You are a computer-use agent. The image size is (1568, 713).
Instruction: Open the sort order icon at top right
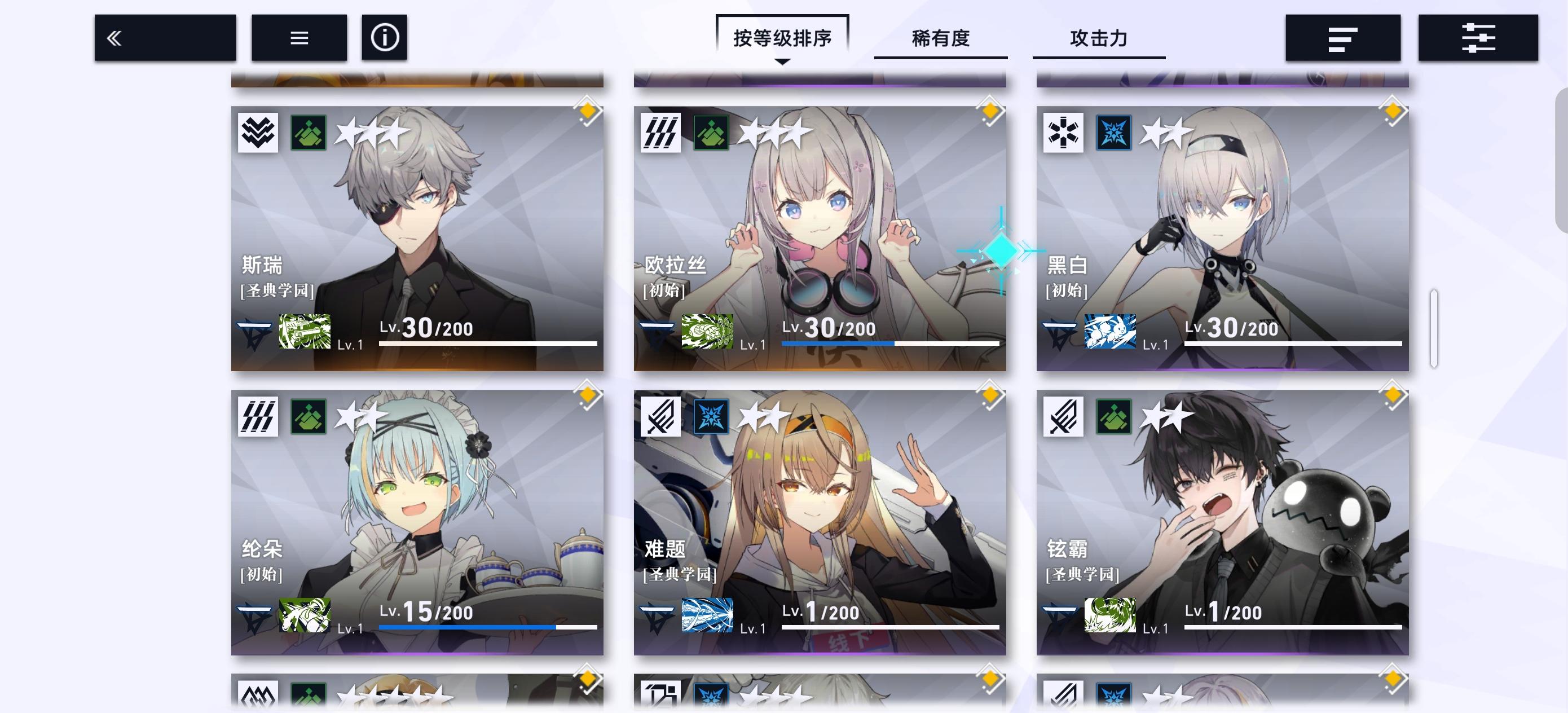(x=1342, y=38)
